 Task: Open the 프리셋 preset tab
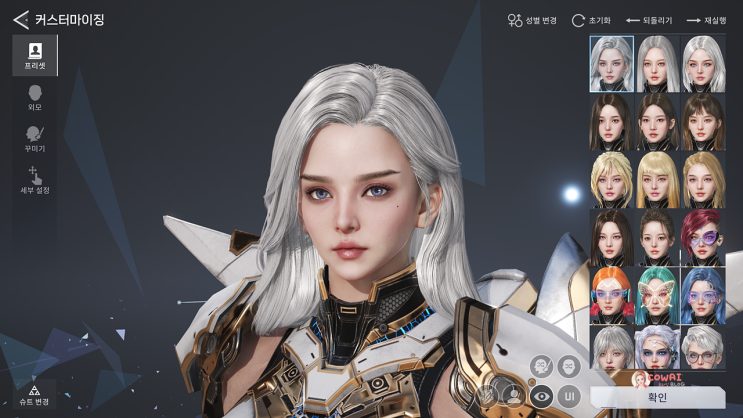[x=35, y=55]
